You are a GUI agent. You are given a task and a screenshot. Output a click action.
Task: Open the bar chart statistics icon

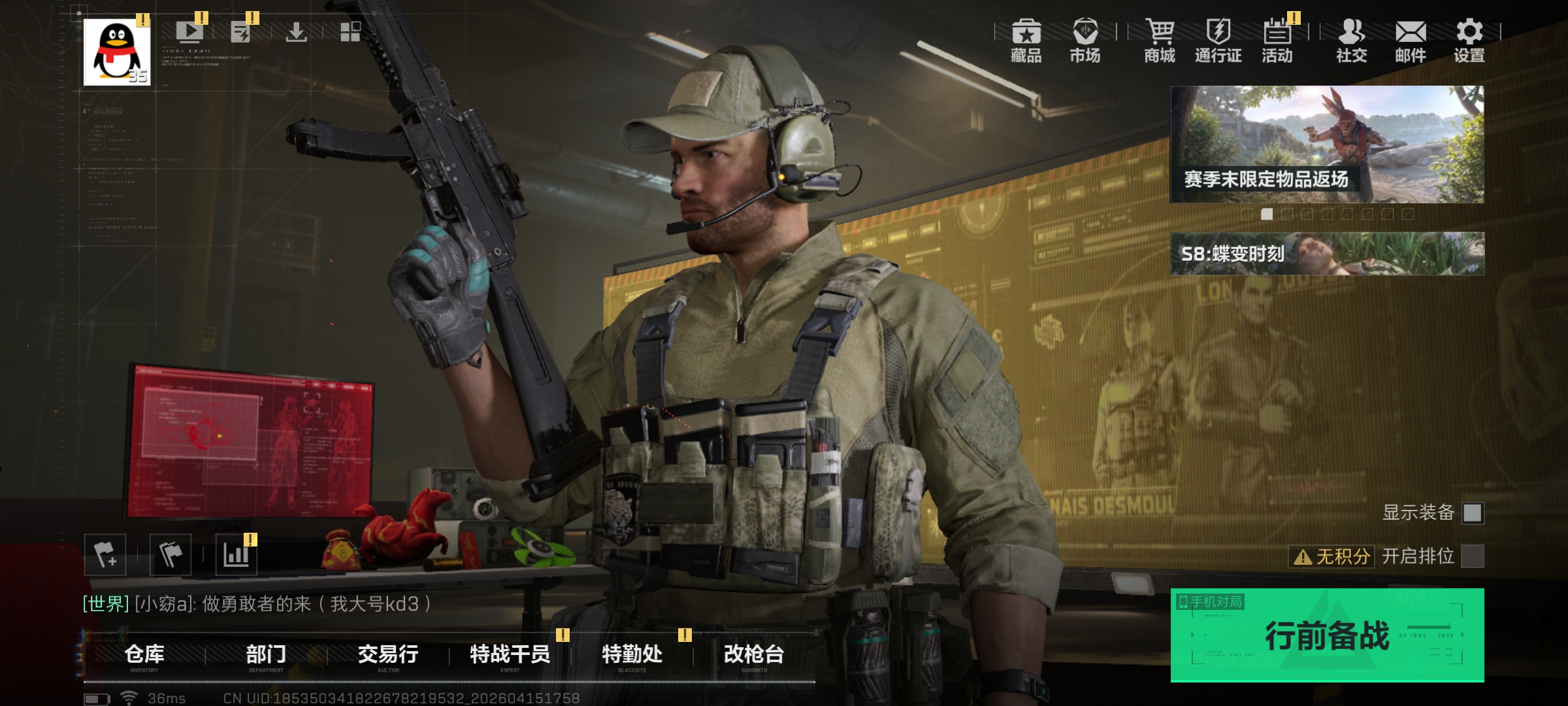[236, 555]
